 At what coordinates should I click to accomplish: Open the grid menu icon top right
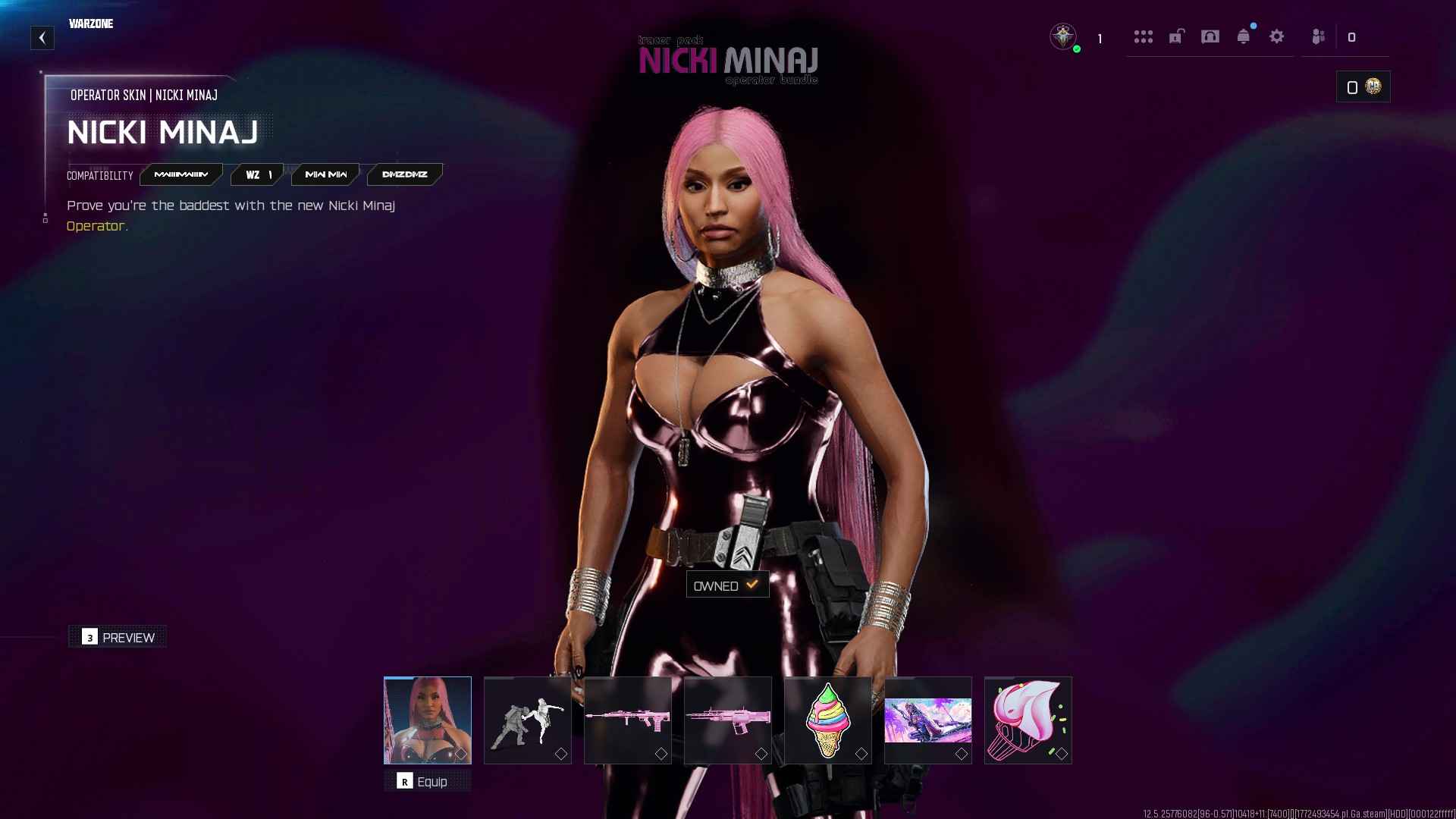(x=1144, y=36)
